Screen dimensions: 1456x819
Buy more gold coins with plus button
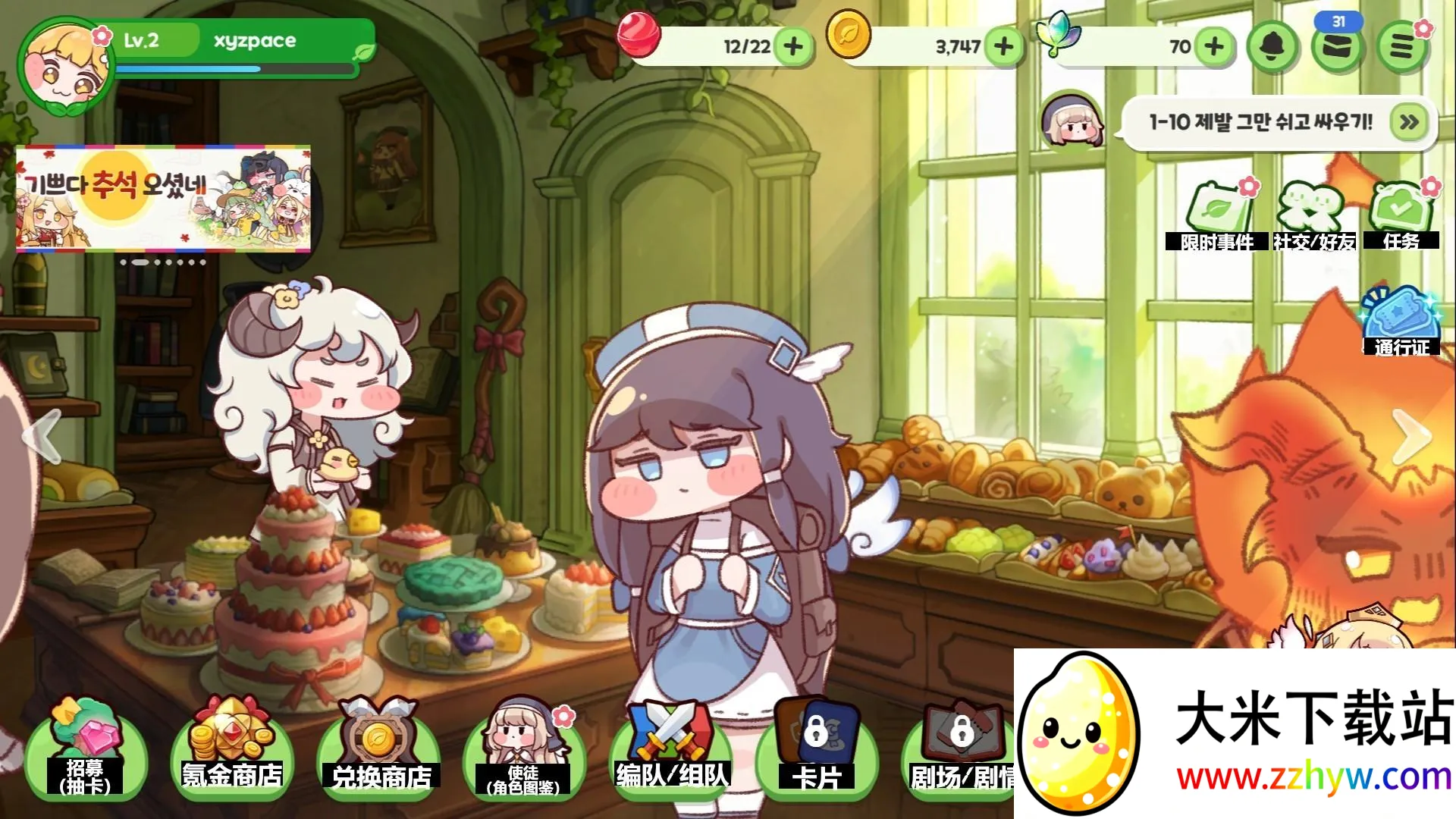[1003, 47]
